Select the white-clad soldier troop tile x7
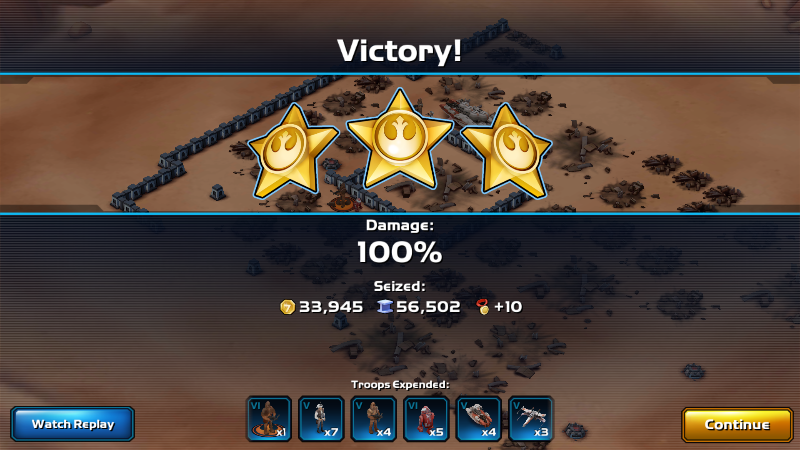This screenshot has width=800, height=450. pos(322,419)
